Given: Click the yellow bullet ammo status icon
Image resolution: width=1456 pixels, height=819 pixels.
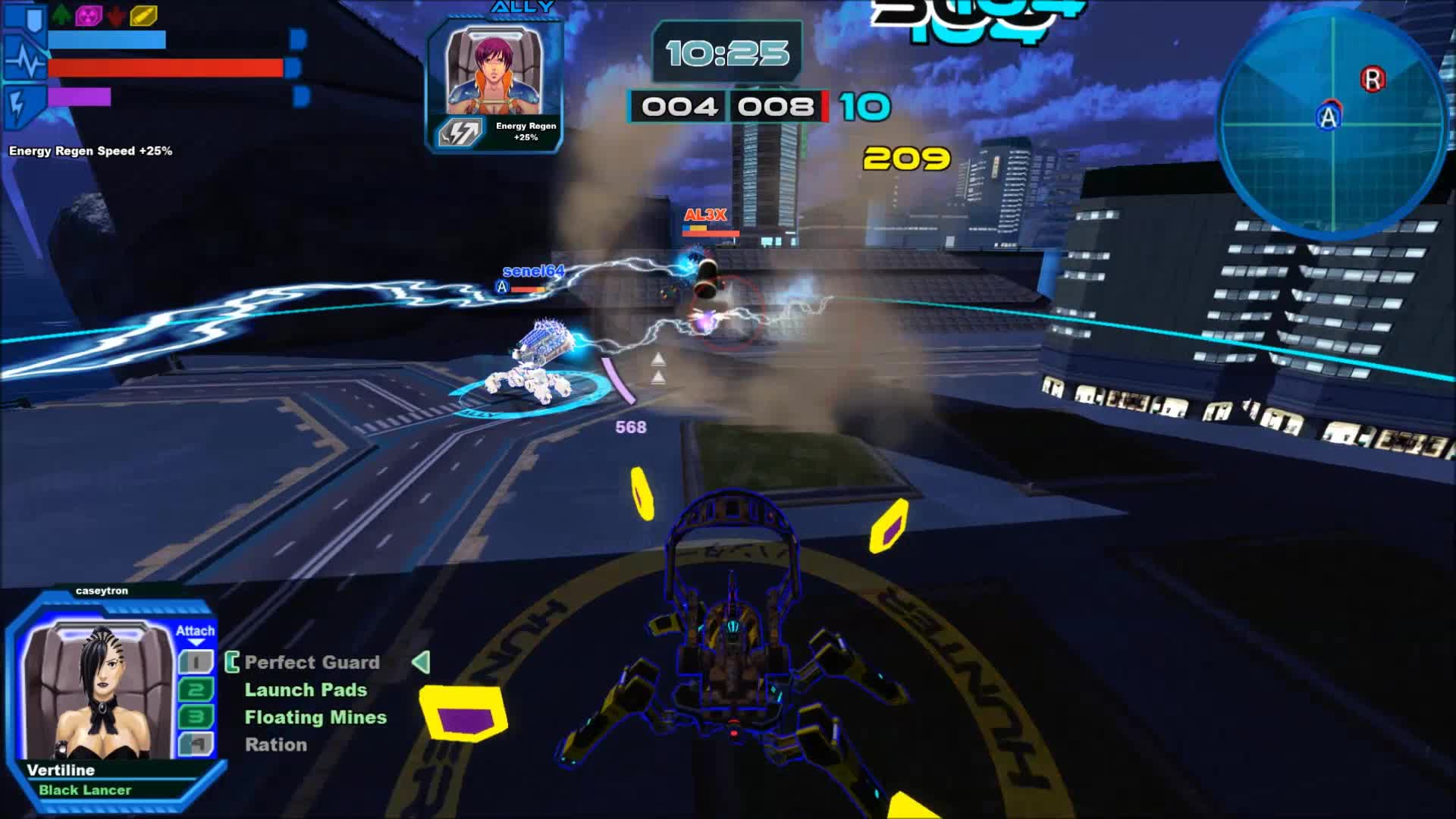Looking at the screenshot, I should (x=143, y=14).
